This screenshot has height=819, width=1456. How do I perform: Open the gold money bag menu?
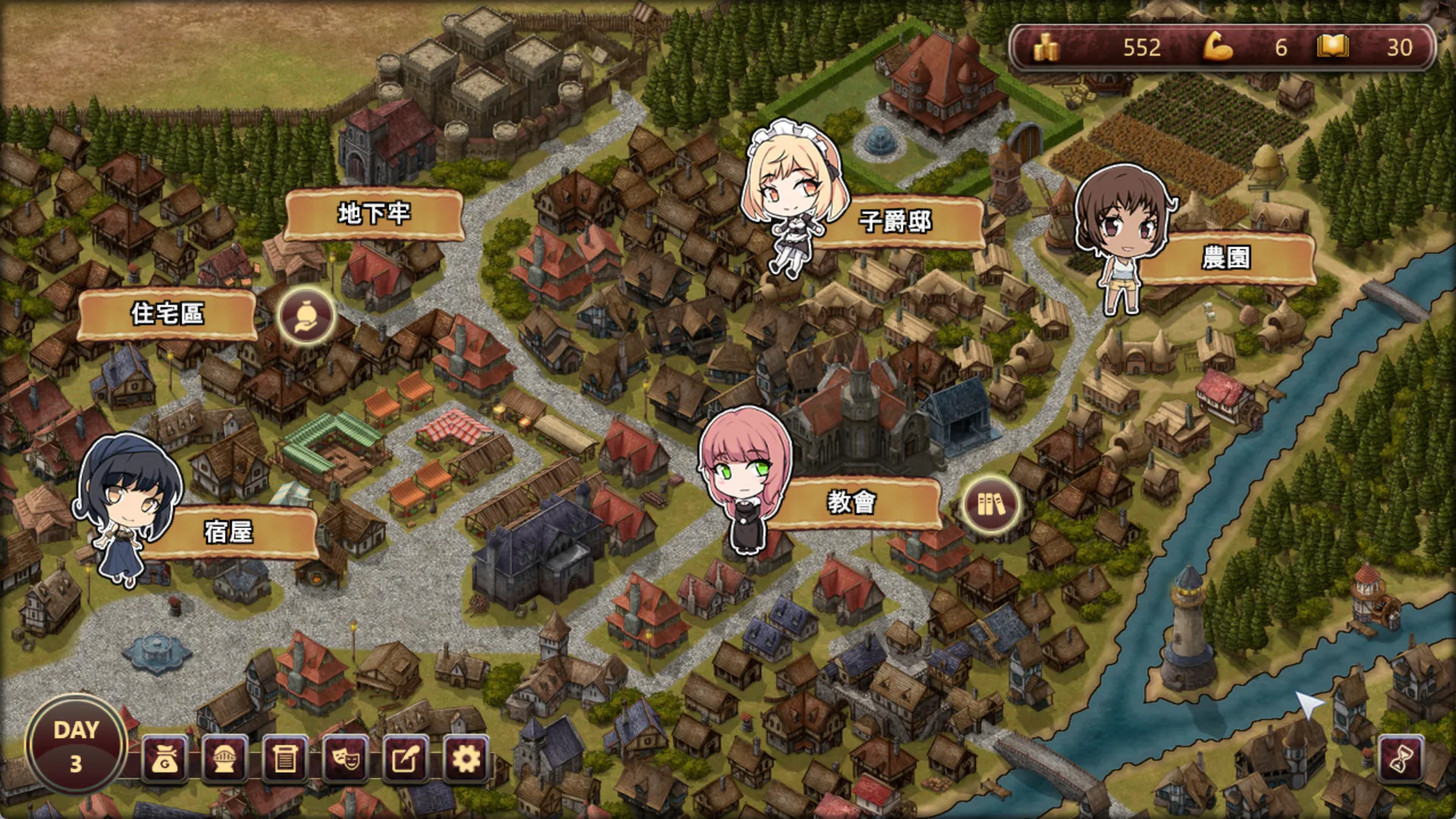coord(165,759)
